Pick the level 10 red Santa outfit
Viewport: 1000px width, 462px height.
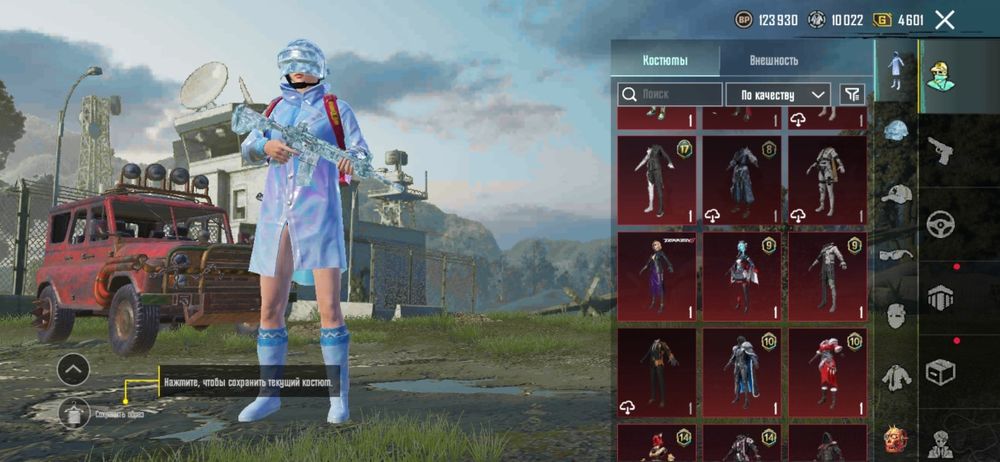coord(828,372)
